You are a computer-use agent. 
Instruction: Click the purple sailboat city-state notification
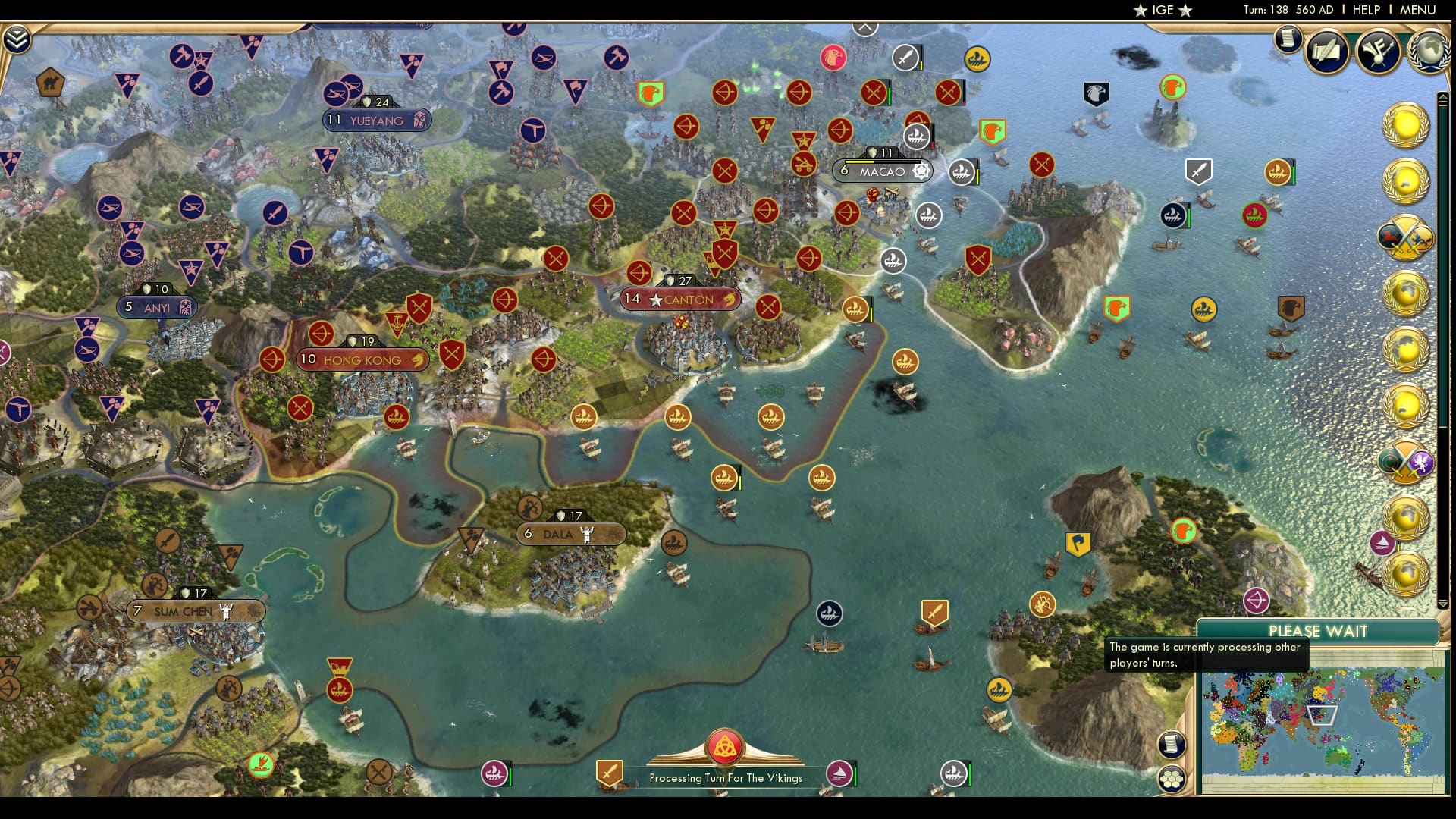pos(1382,541)
